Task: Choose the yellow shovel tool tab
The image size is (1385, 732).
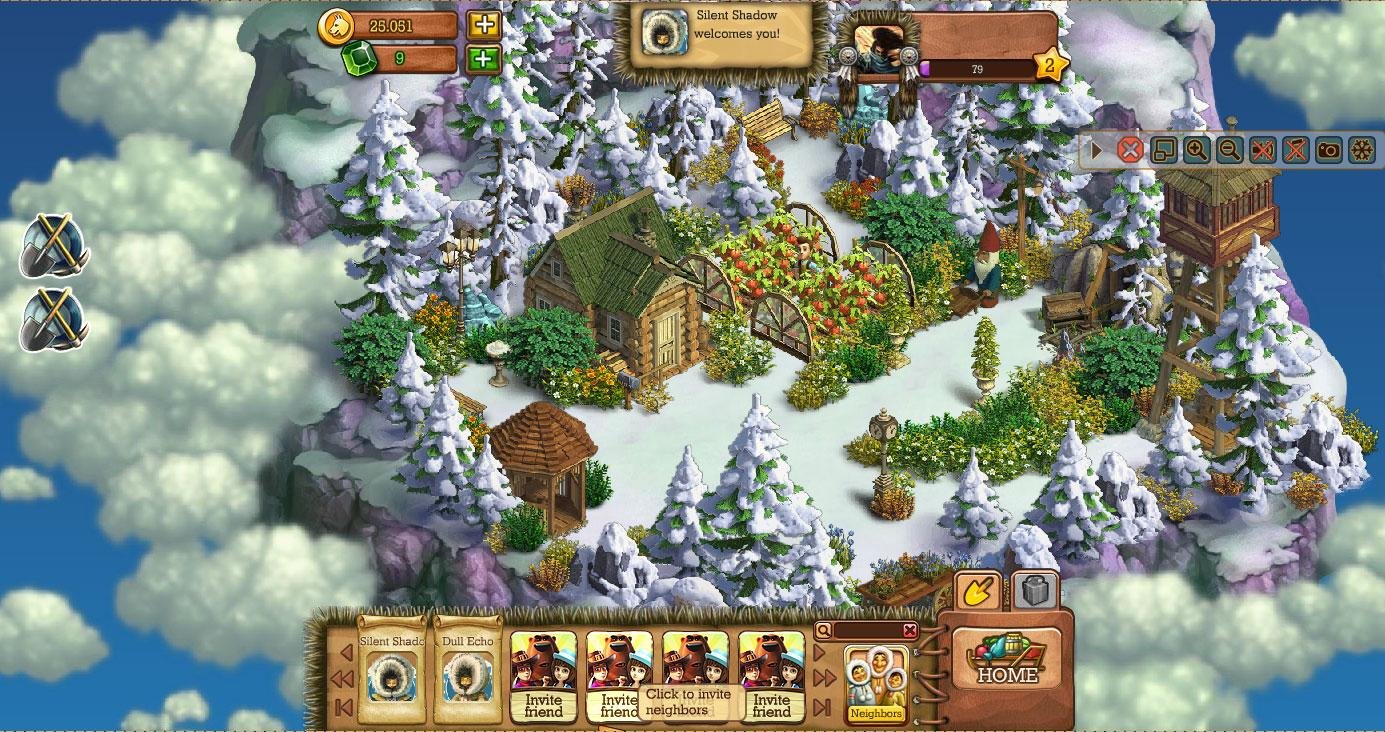Action: coord(978,592)
